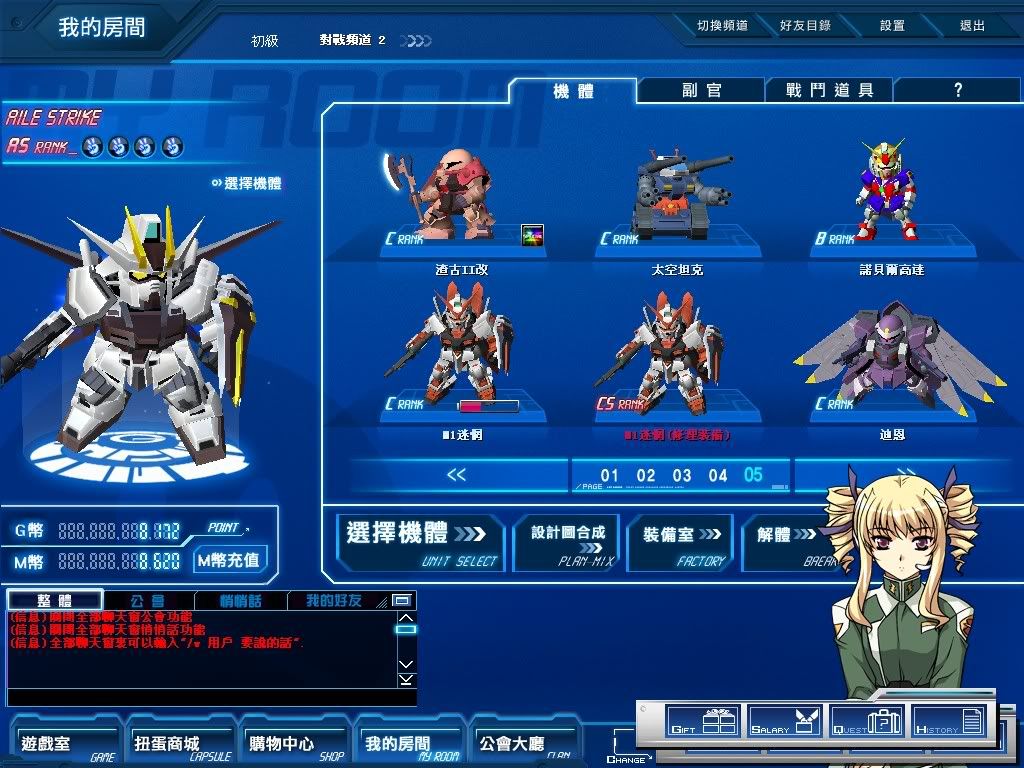Go to unit page 01

pyautogui.click(x=610, y=475)
